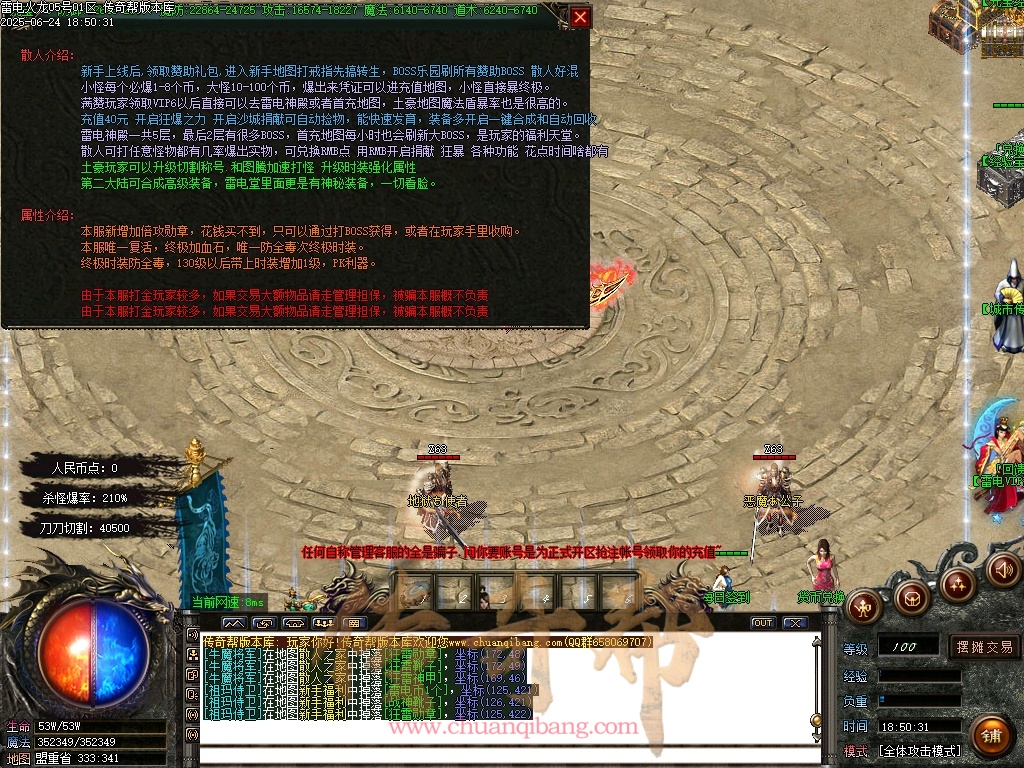This screenshot has width=1024, height=768.
Task: Toggle the 全体攻击模式 attack mode text
Action: click(920, 751)
